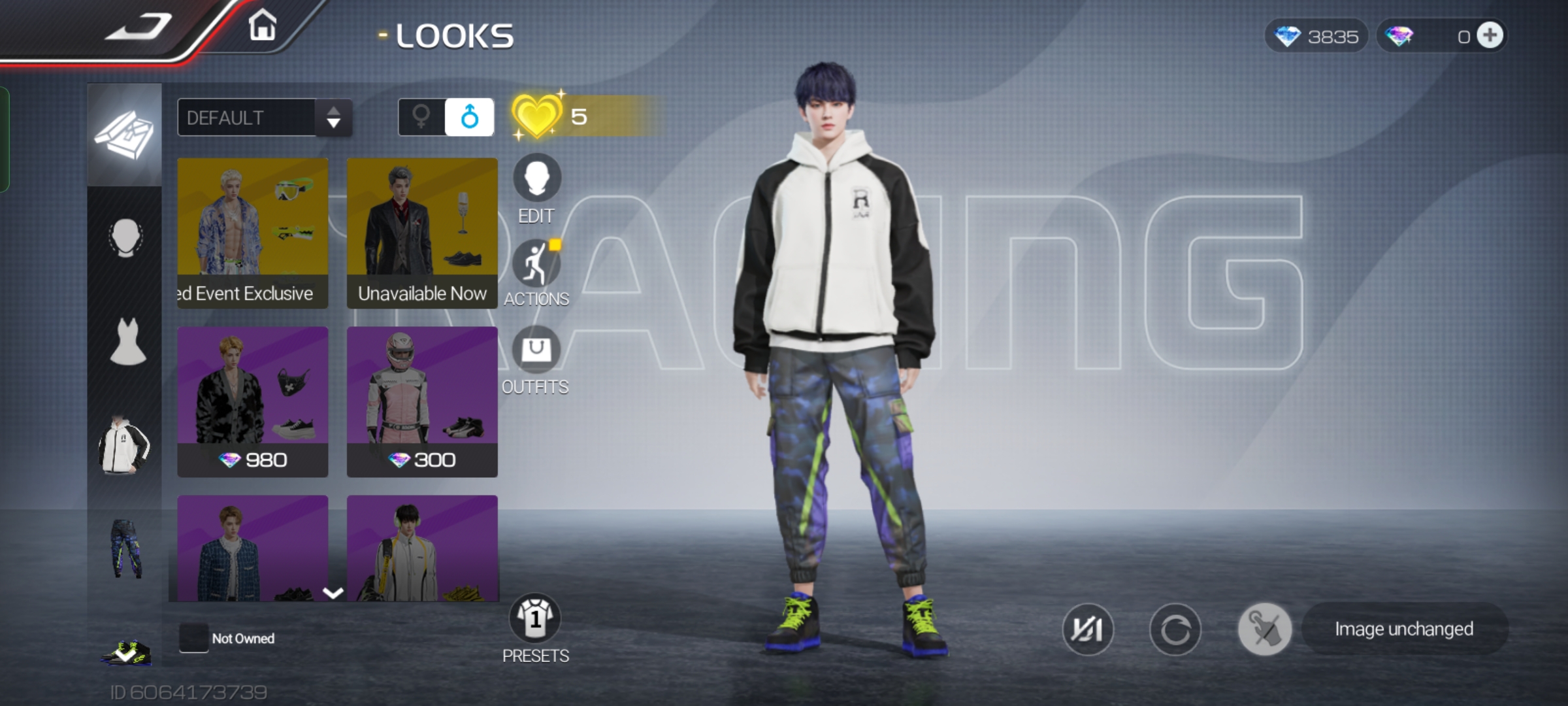Open the PRESETS jersey button

535,619
